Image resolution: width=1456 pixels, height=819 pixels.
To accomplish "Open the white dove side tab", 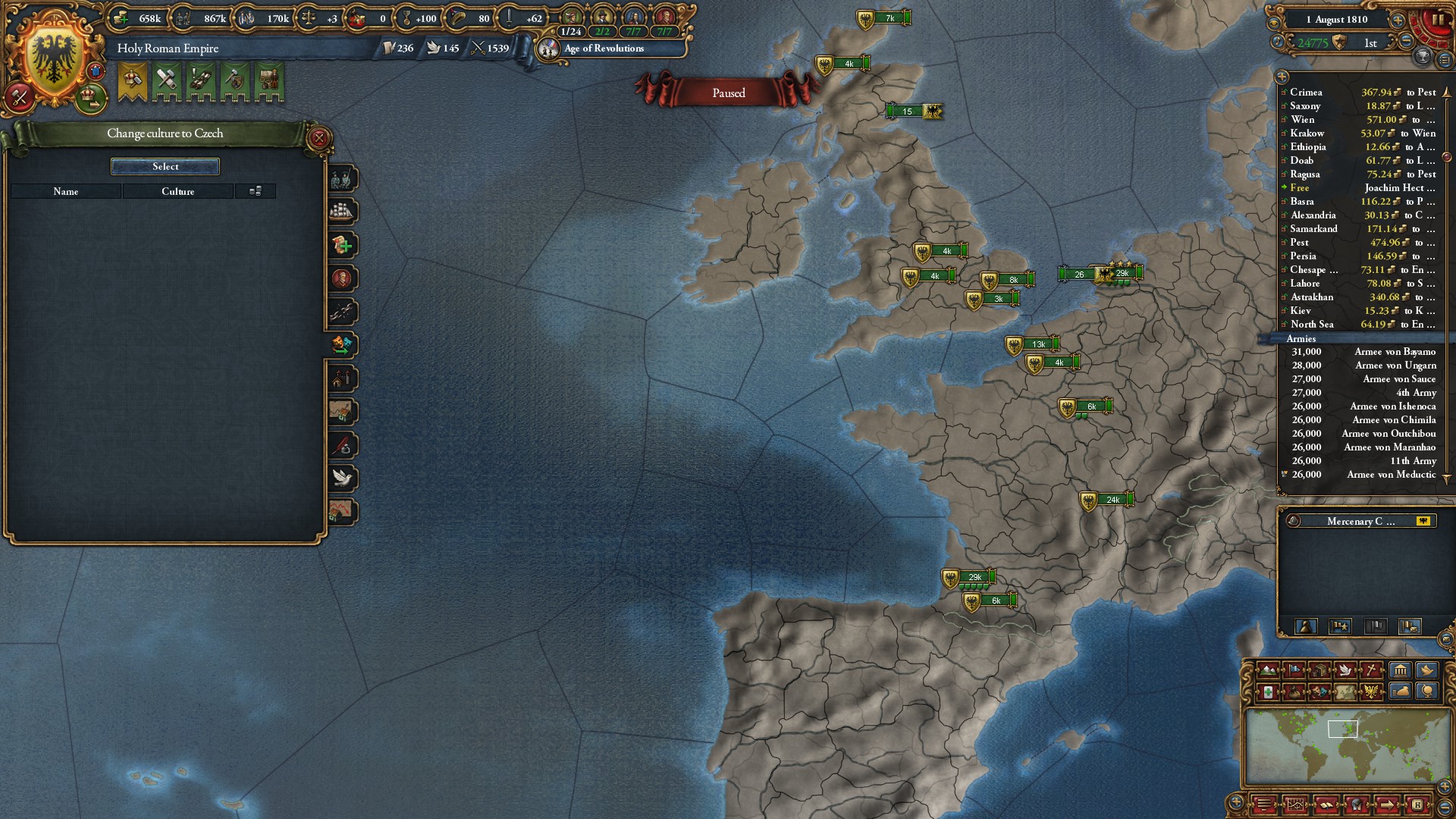I will [343, 479].
